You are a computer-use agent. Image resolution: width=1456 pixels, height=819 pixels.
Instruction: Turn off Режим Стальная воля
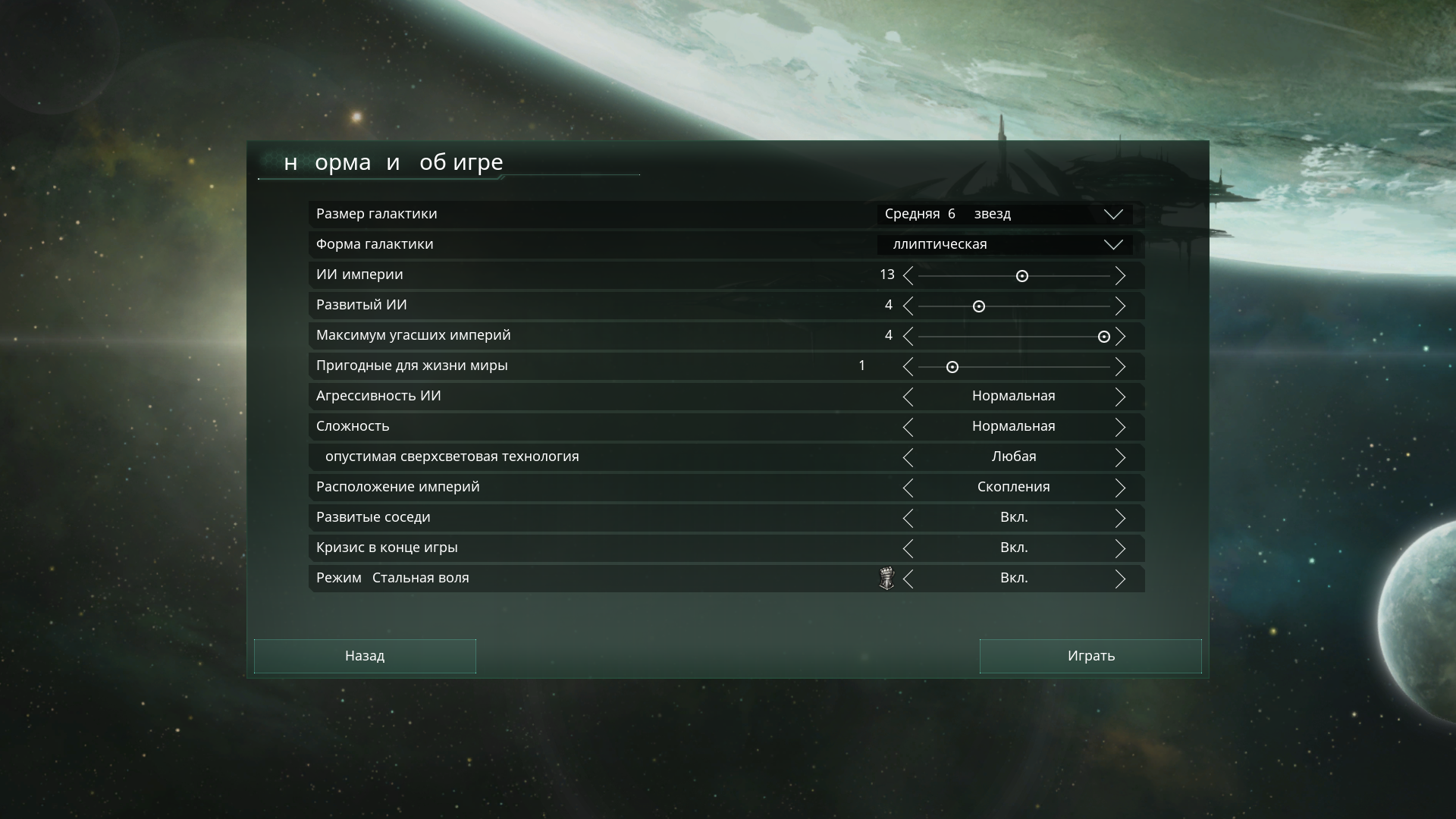(x=1122, y=579)
